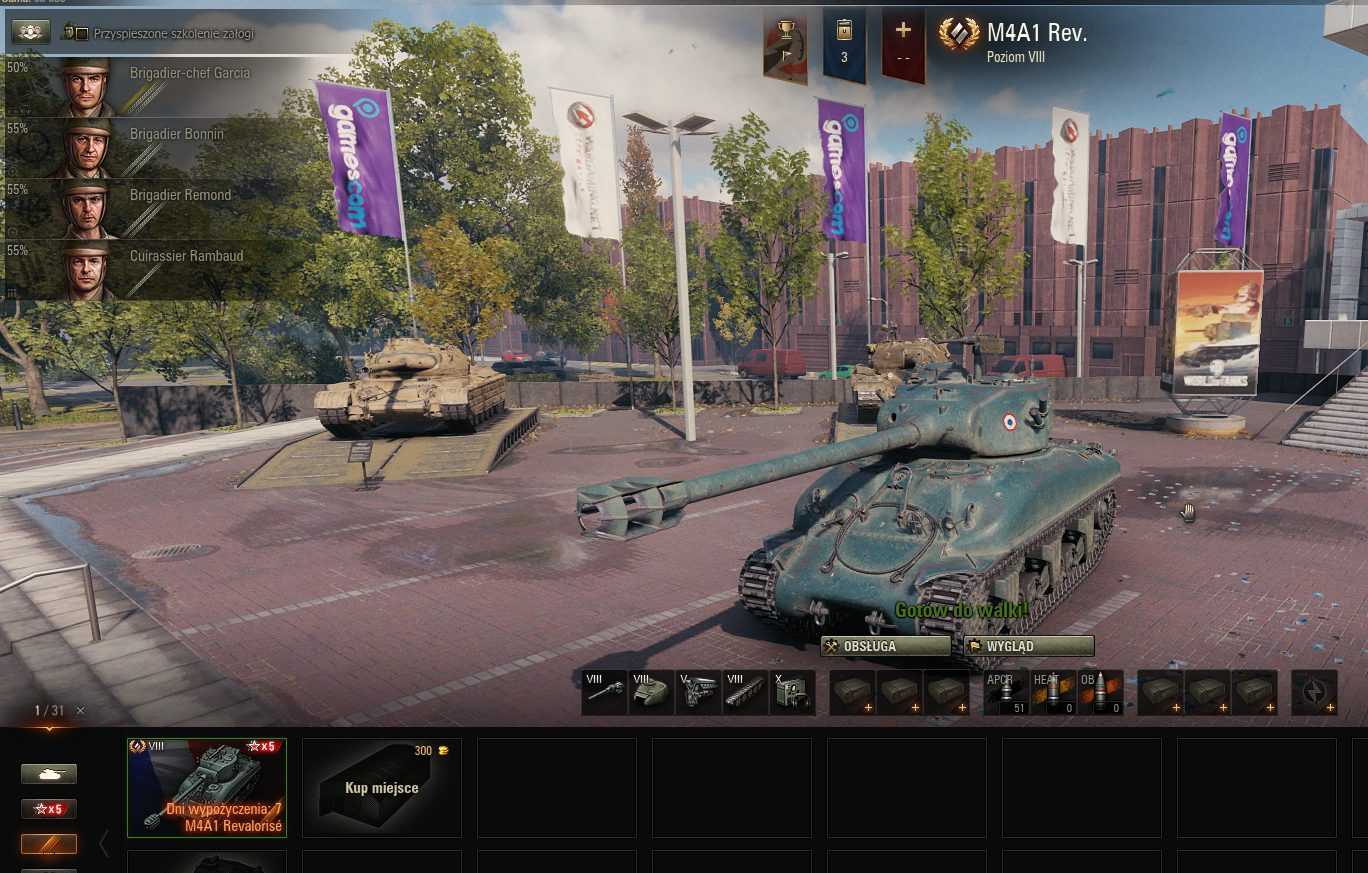1368x873 pixels.
Task: Reset the carousel filter with the X
Action: point(81,711)
